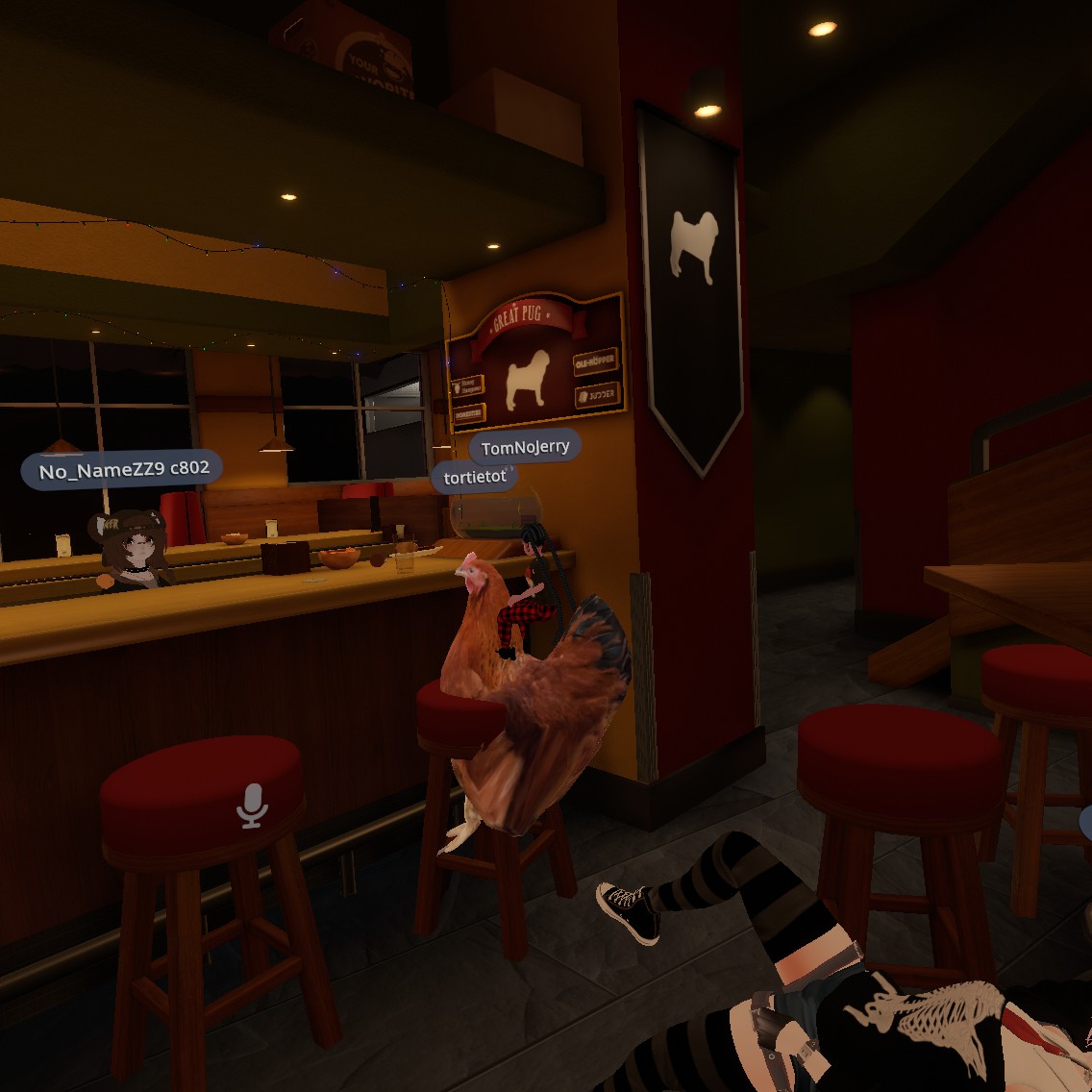
Task: Toggle the microphone icon
Action: coord(252,806)
